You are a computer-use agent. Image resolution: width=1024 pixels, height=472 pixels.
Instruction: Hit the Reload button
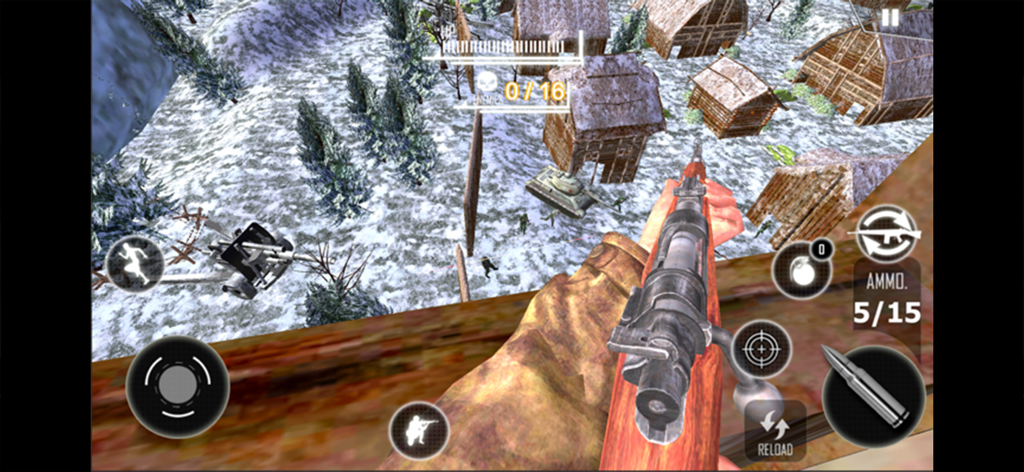click(x=775, y=431)
